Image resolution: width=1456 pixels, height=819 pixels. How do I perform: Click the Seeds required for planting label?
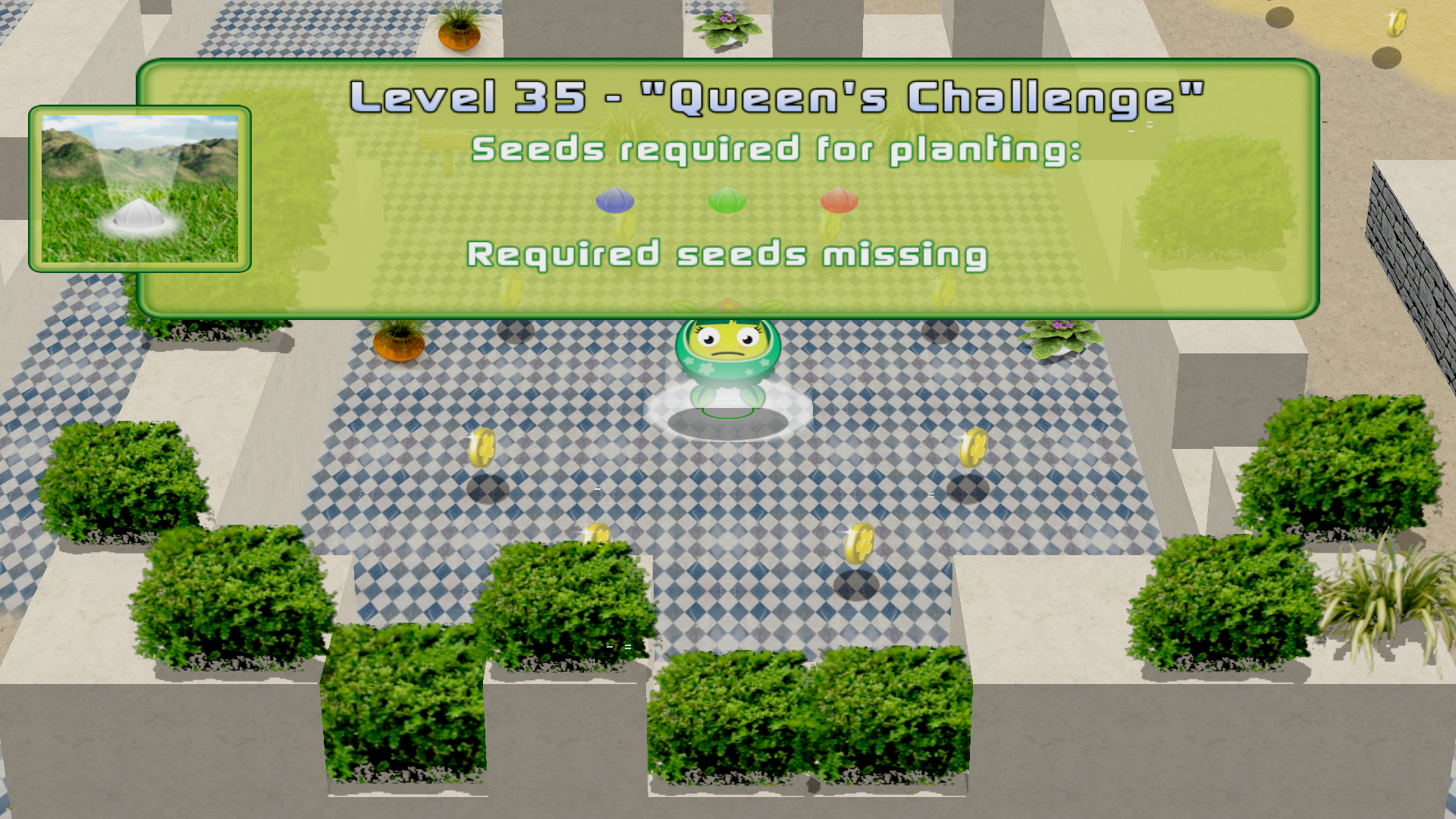[777, 149]
